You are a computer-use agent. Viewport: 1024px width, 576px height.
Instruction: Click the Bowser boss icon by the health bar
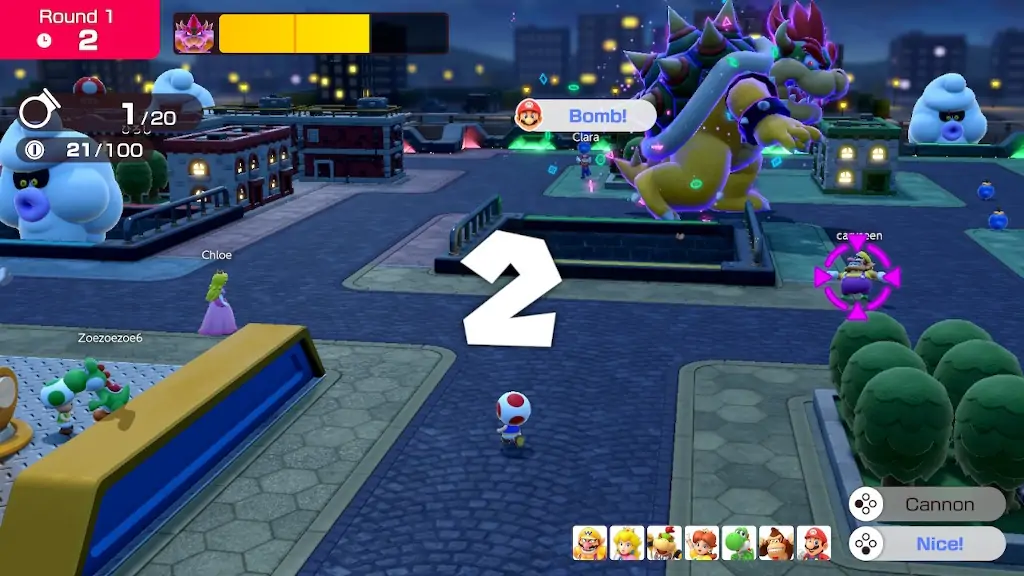(x=194, y=33)
